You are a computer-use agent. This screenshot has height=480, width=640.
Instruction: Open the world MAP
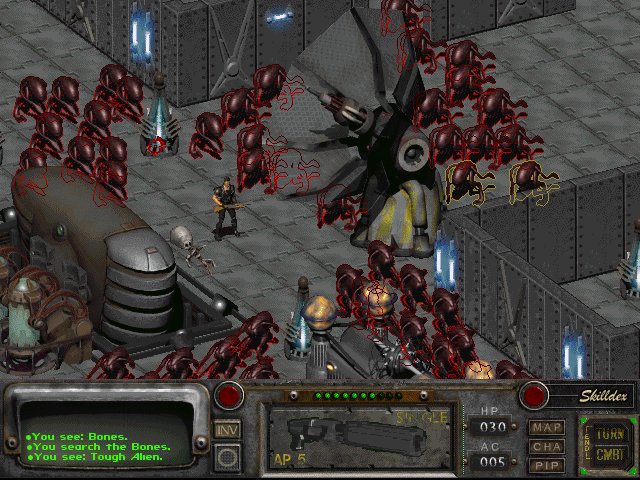pos(546,428)
